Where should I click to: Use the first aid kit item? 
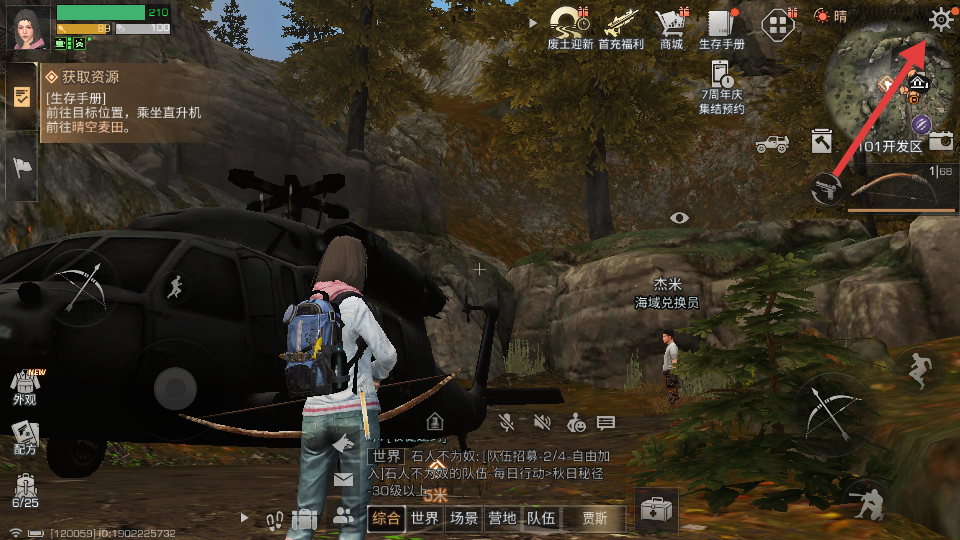(x=656, y=511)
